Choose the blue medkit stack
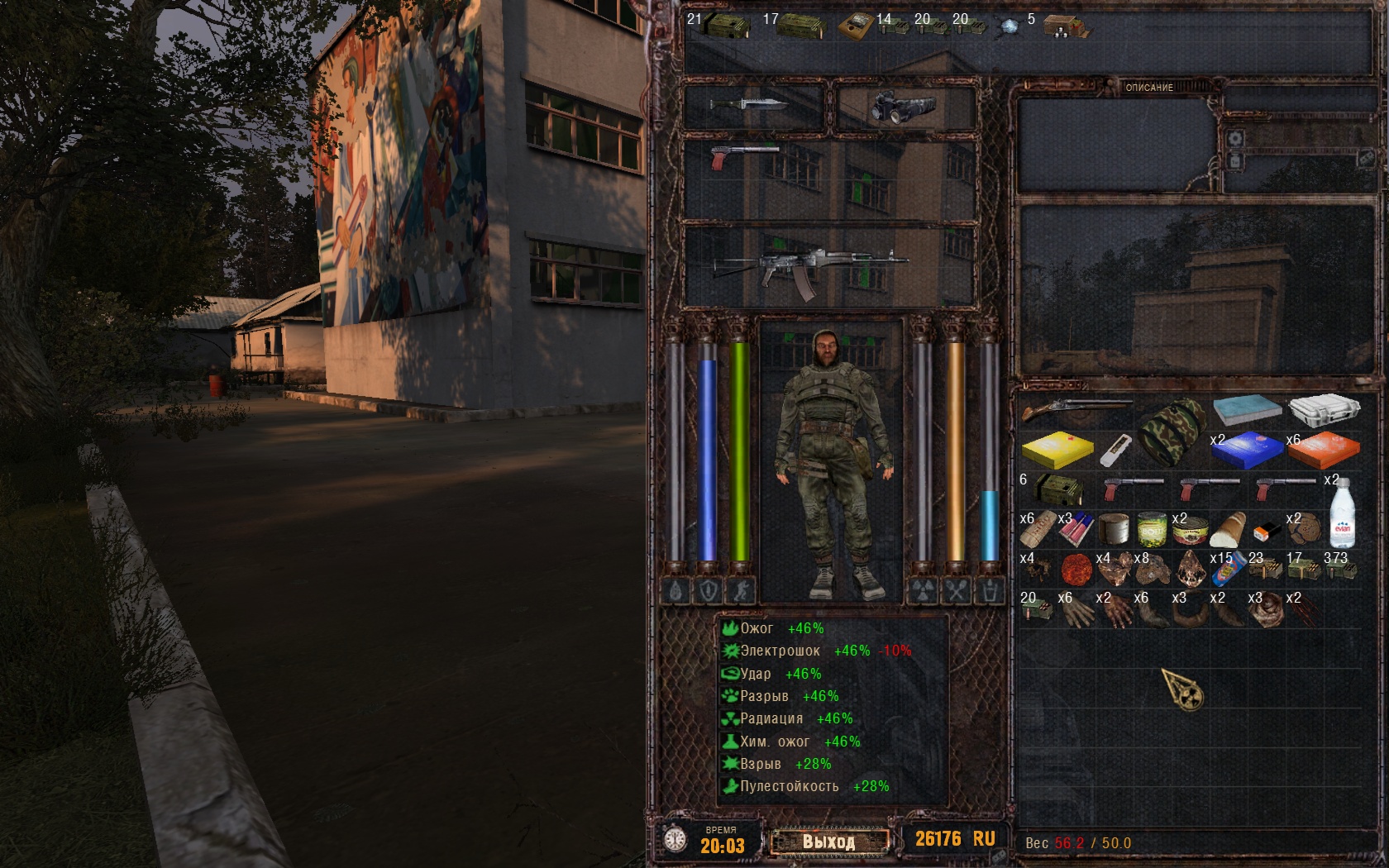The image size is (1389, 868). 1248,450
